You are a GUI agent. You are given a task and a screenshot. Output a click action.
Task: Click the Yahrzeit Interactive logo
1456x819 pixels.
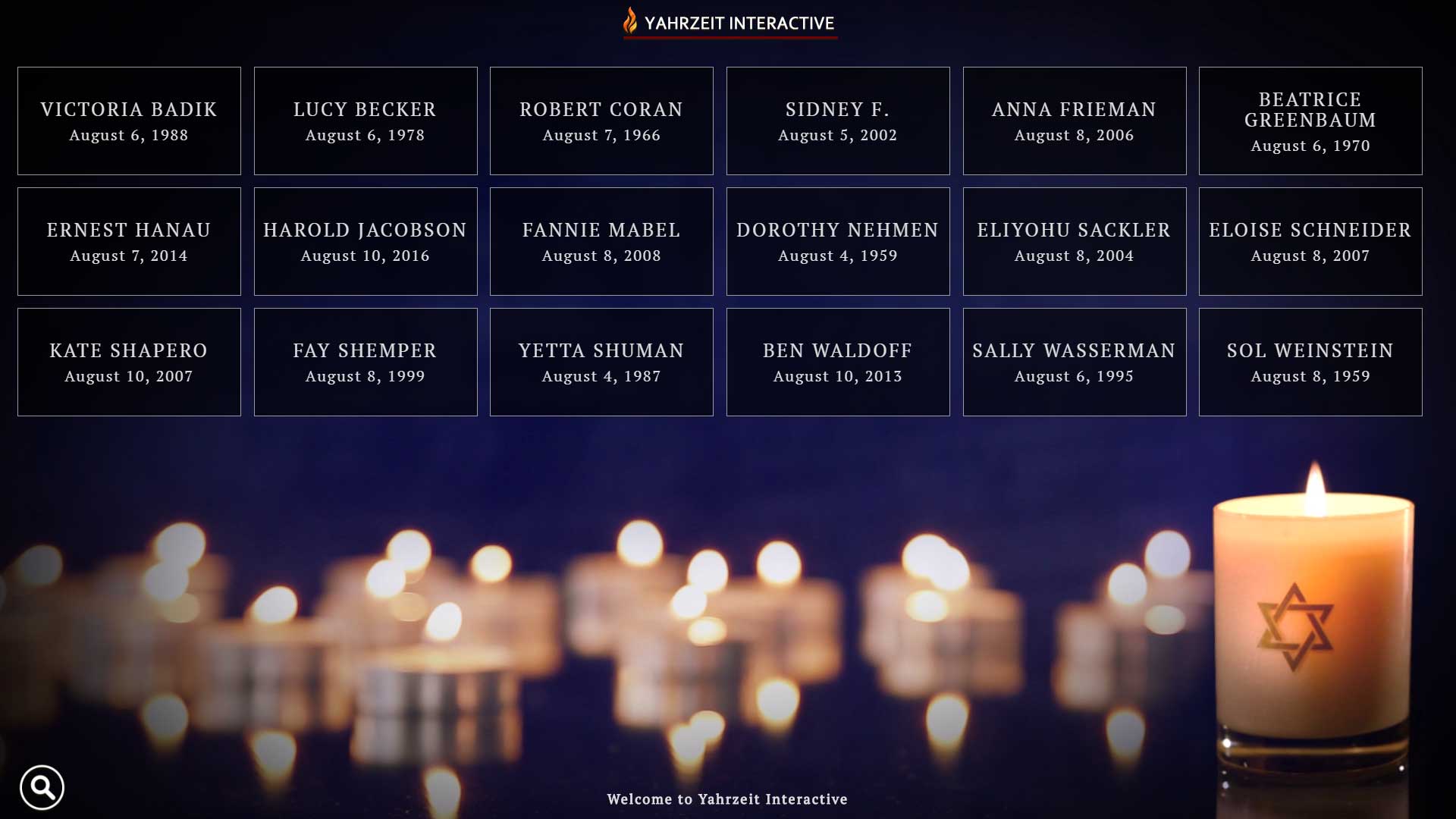pyautogui.click(x=730, y=23)
